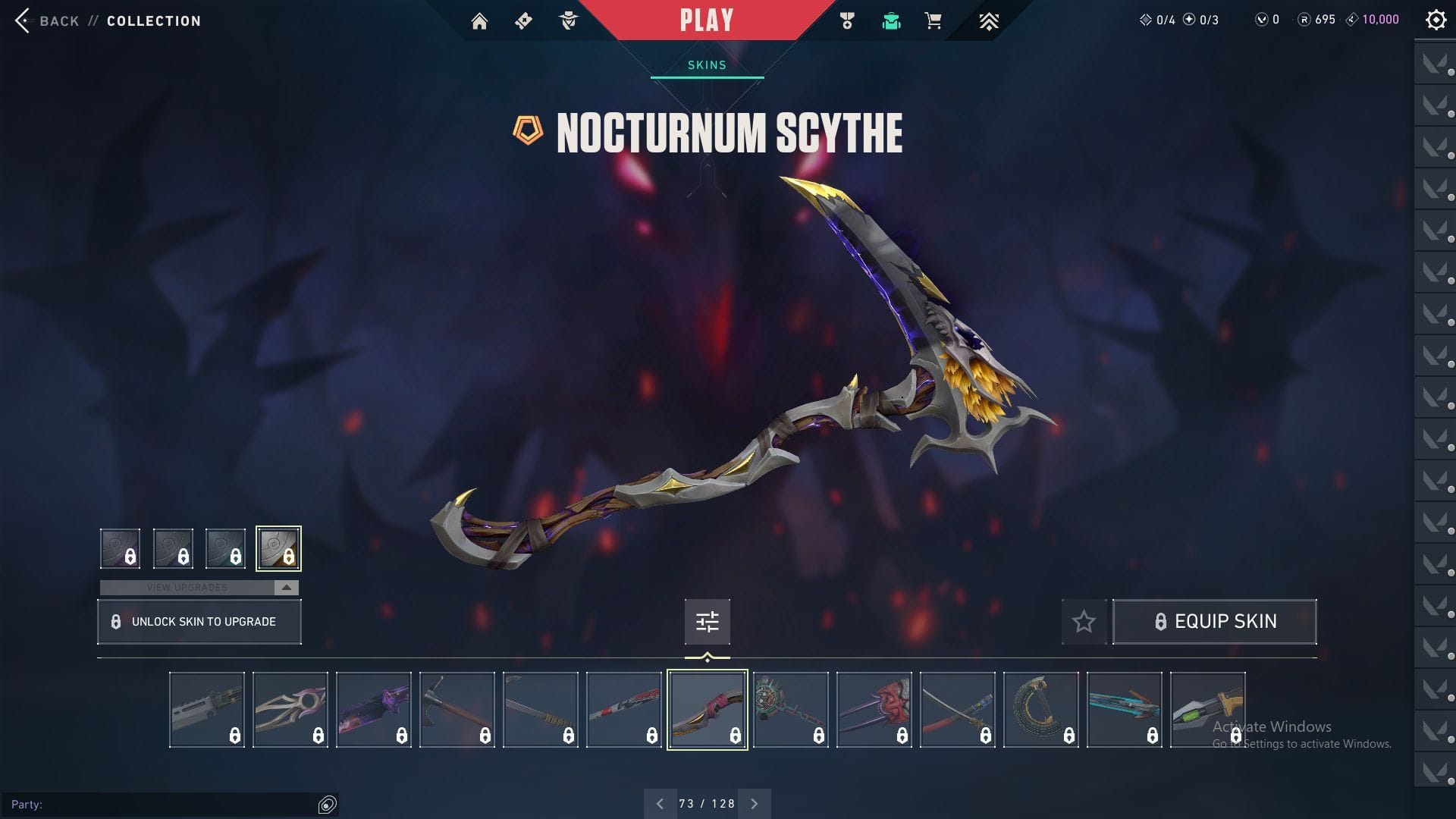This screenshot has width=1456, height=819.
Task: Open the in-game Store
Action: point(931,20)
